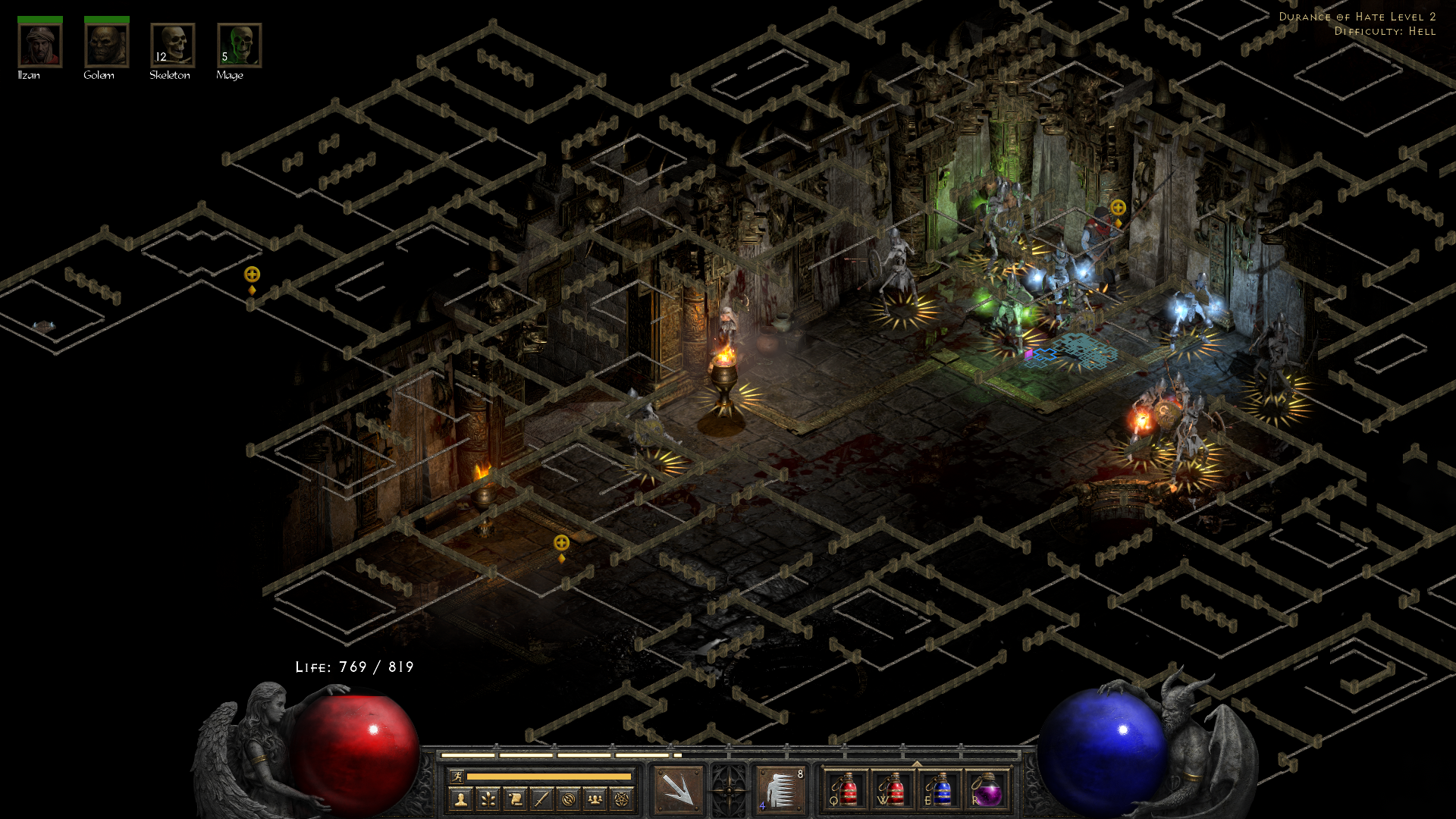This screenshot has width=1456, height=819.
Task: Select the Golem minion portrait
Action: (x=106, y=45)
